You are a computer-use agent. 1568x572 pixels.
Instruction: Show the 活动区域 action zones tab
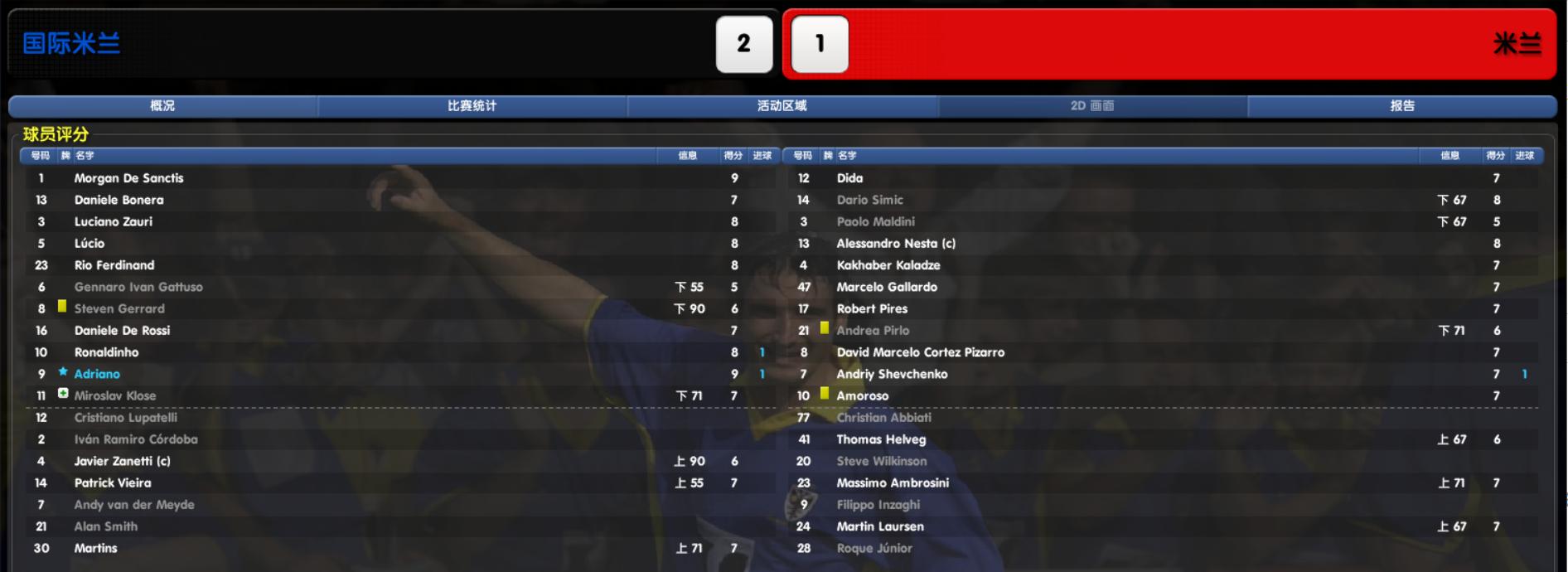(782, 106)
